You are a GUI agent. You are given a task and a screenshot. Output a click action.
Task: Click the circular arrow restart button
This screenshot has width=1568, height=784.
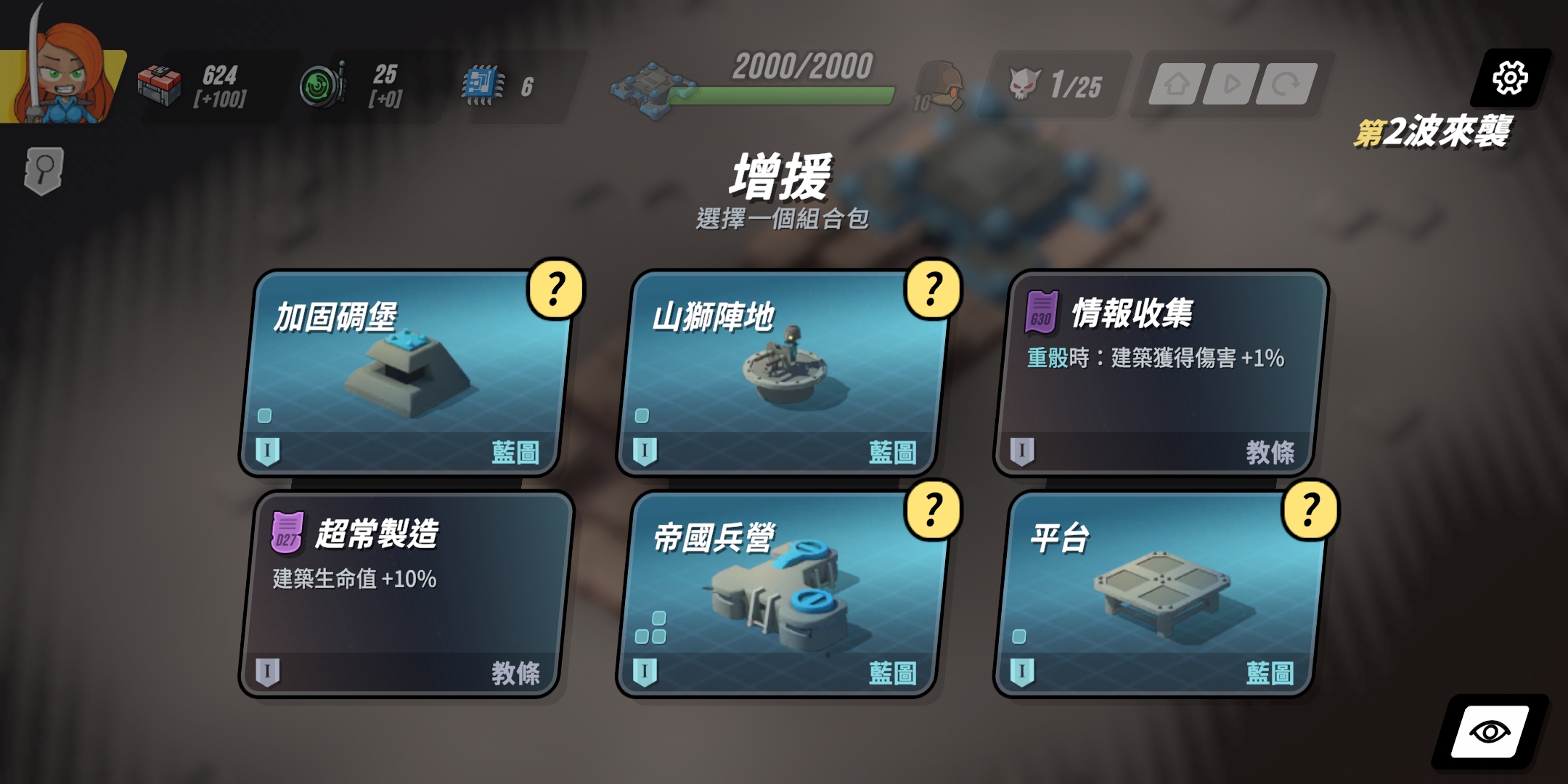pos(1286,85)
